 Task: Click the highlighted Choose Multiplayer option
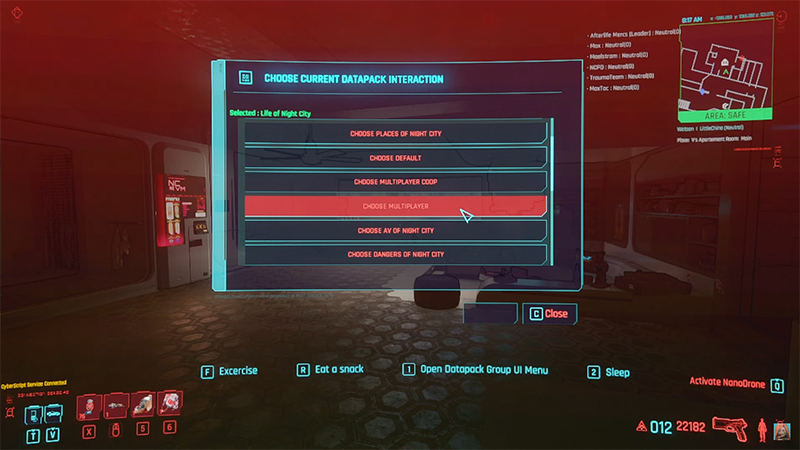click(x=396, y=206)
